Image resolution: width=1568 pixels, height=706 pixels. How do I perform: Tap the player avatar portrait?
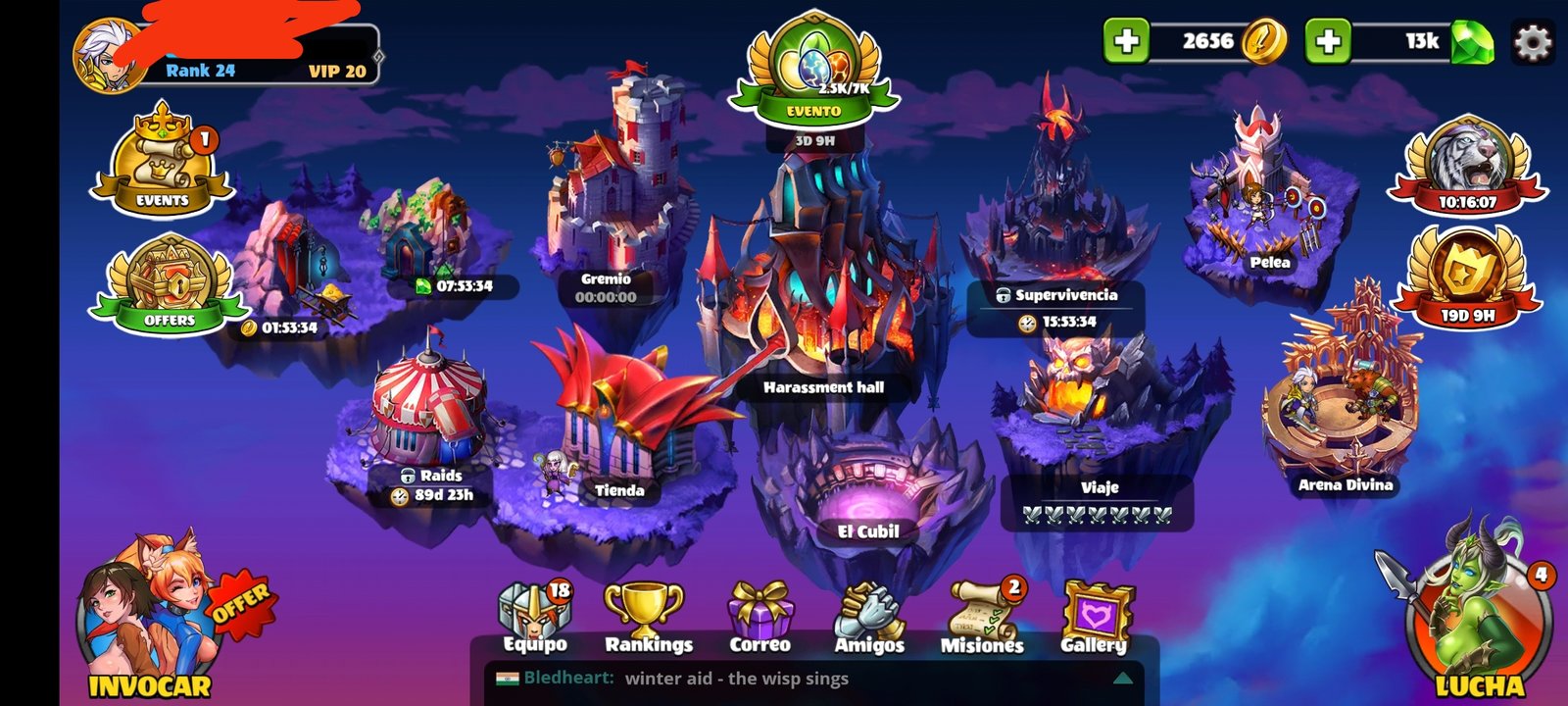[x=111, y=56]
